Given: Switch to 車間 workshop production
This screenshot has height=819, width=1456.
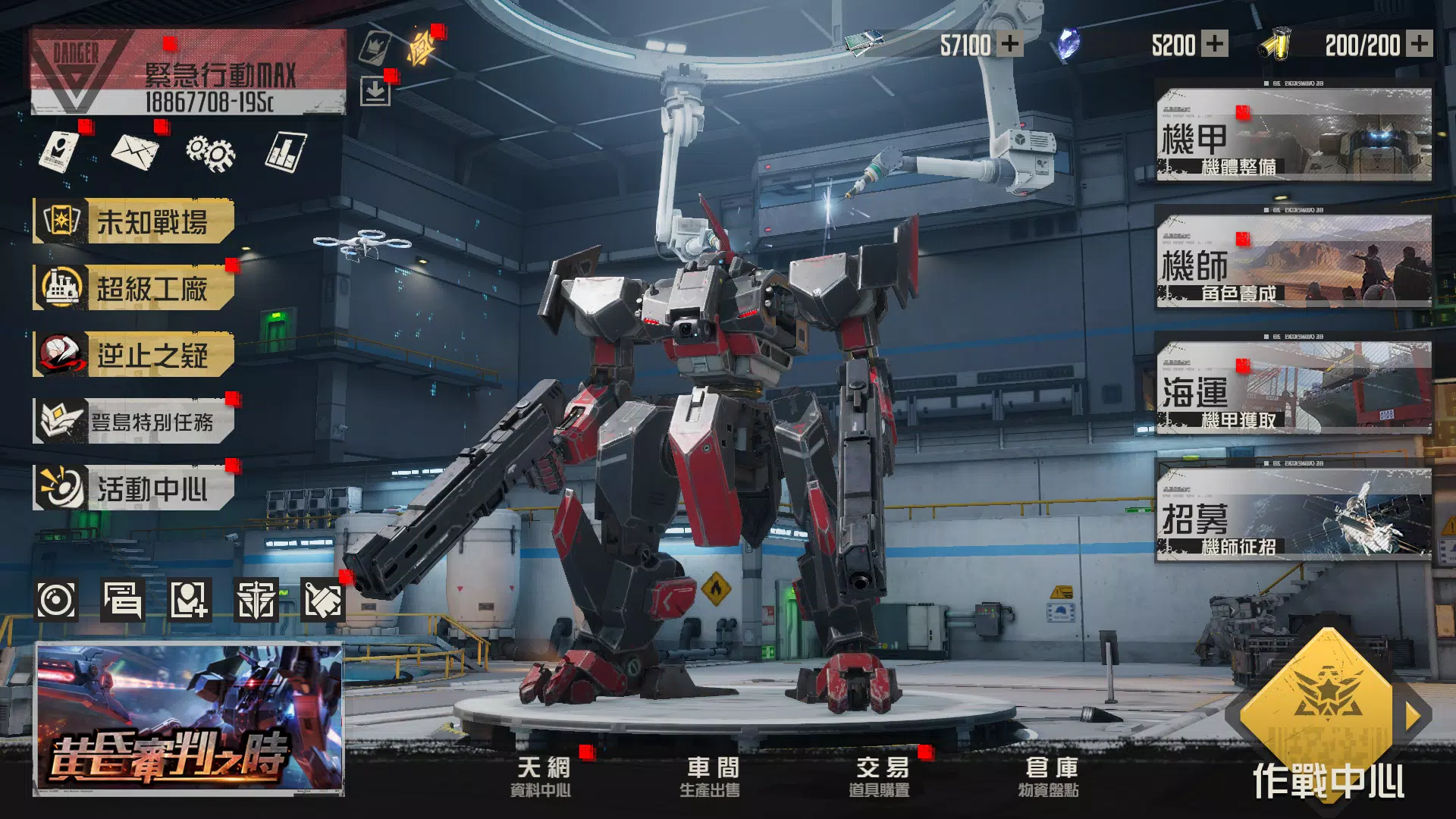Looking at the screenshot, I should 711,777.
